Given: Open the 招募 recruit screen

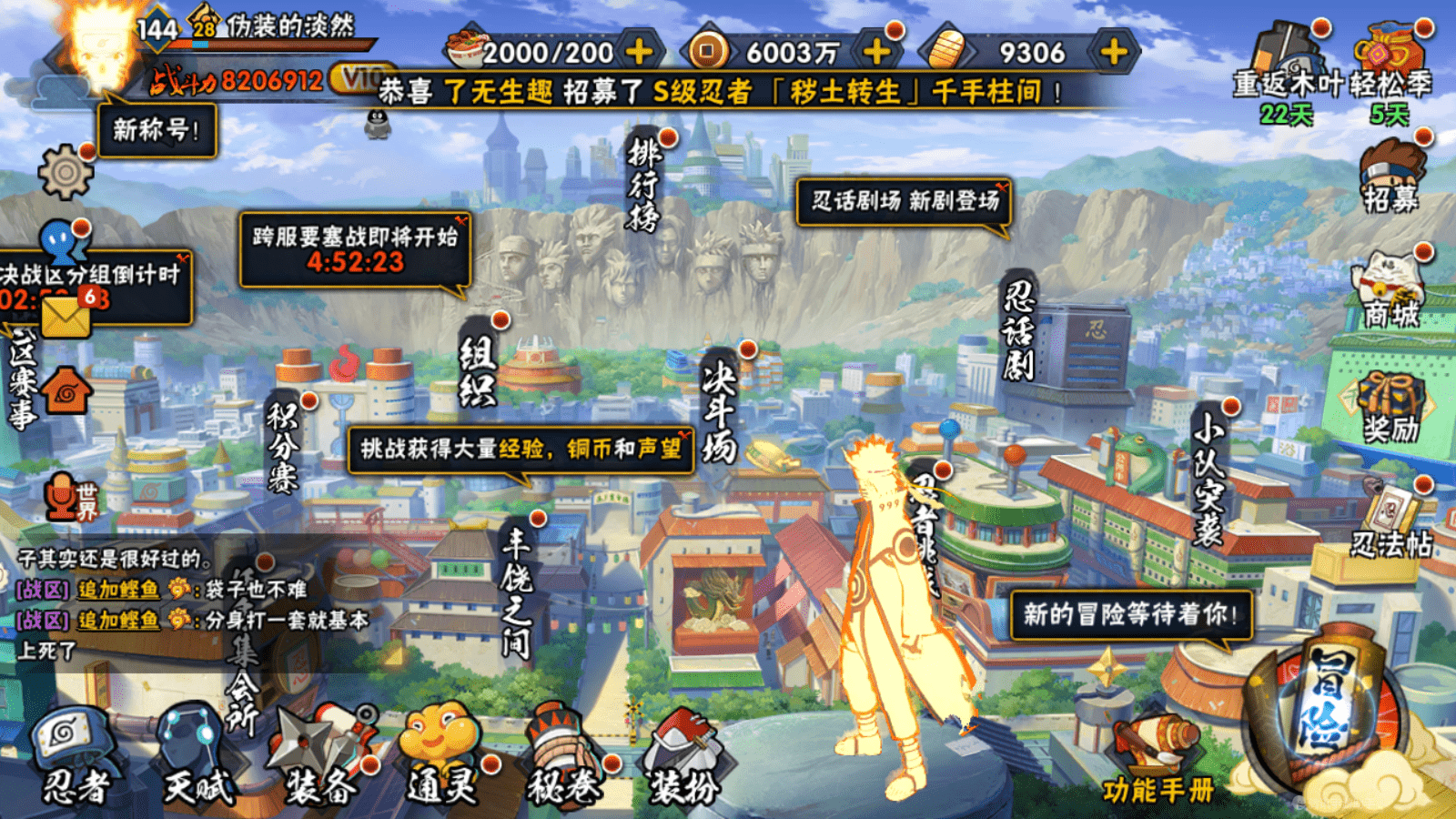Looking at the screenshot, I should (1390, 177).
